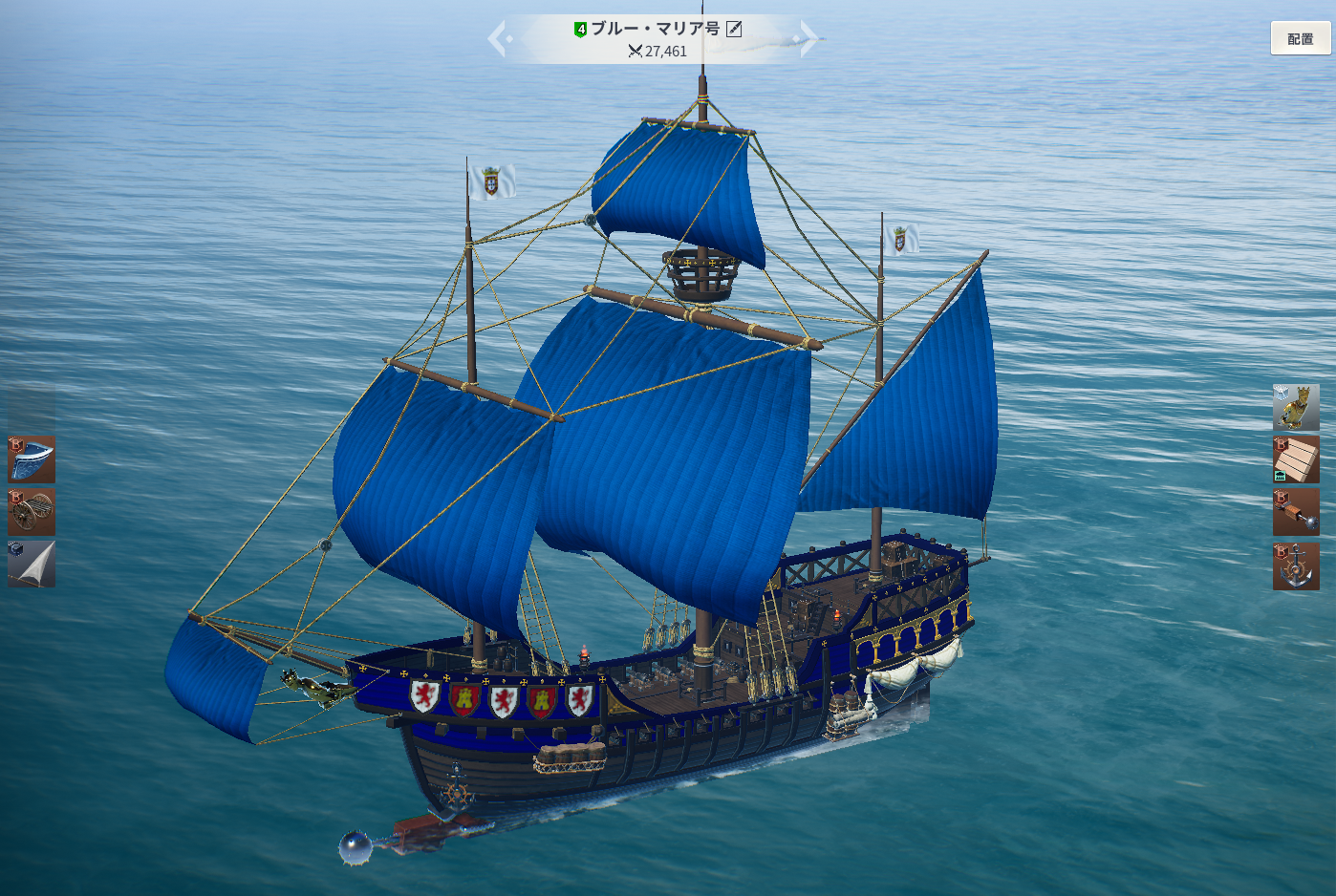Switch to the previous ship with left arrow
1336x896 pixels.
coord(499,39)
